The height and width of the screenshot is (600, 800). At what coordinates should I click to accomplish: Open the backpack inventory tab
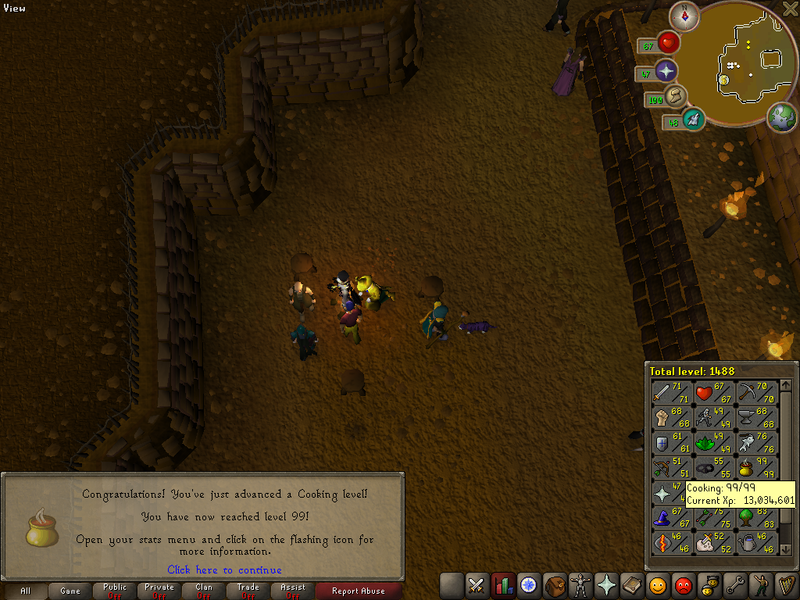click(555, 585)
